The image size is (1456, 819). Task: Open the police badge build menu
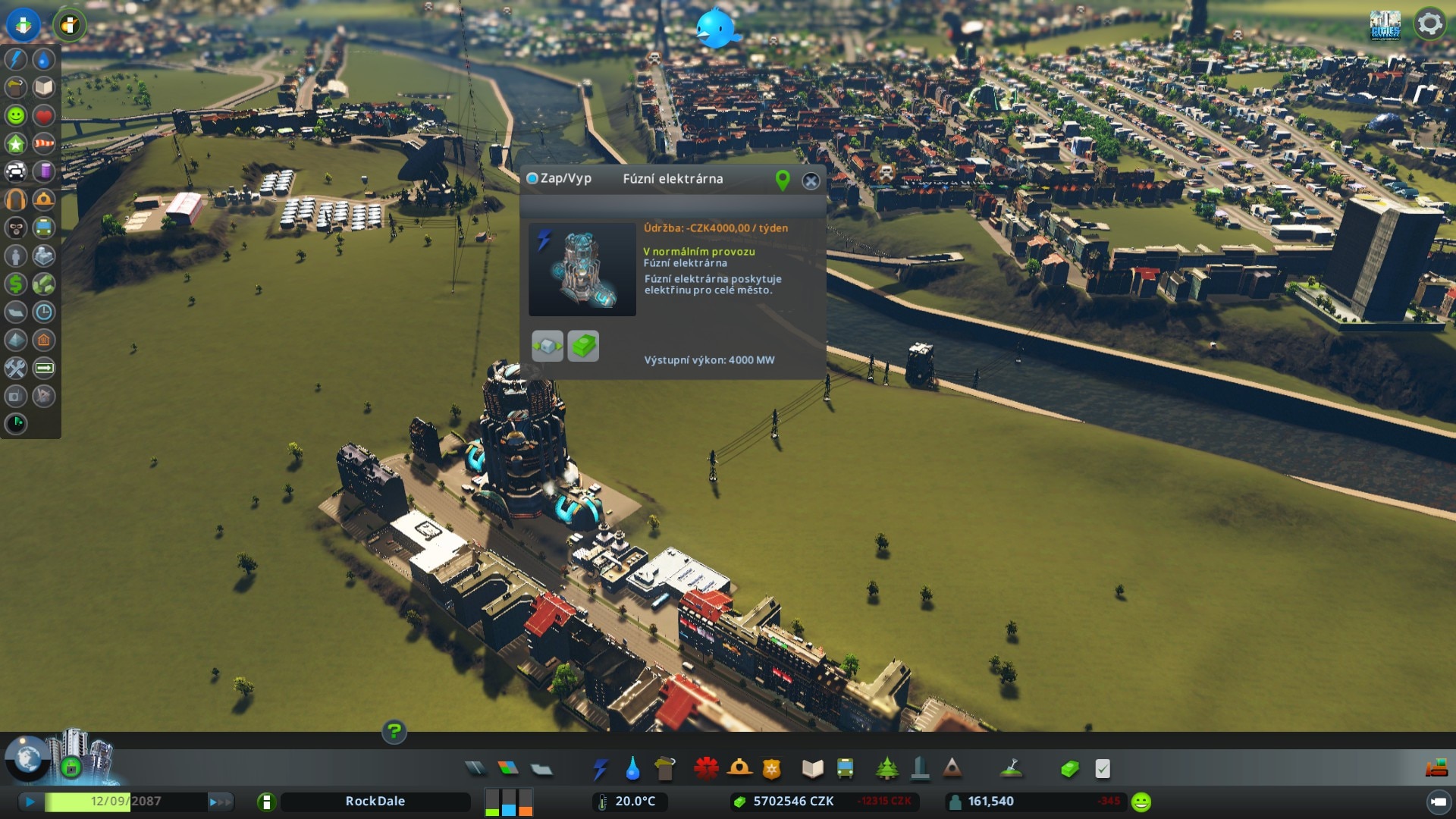[x=772, y=769]
